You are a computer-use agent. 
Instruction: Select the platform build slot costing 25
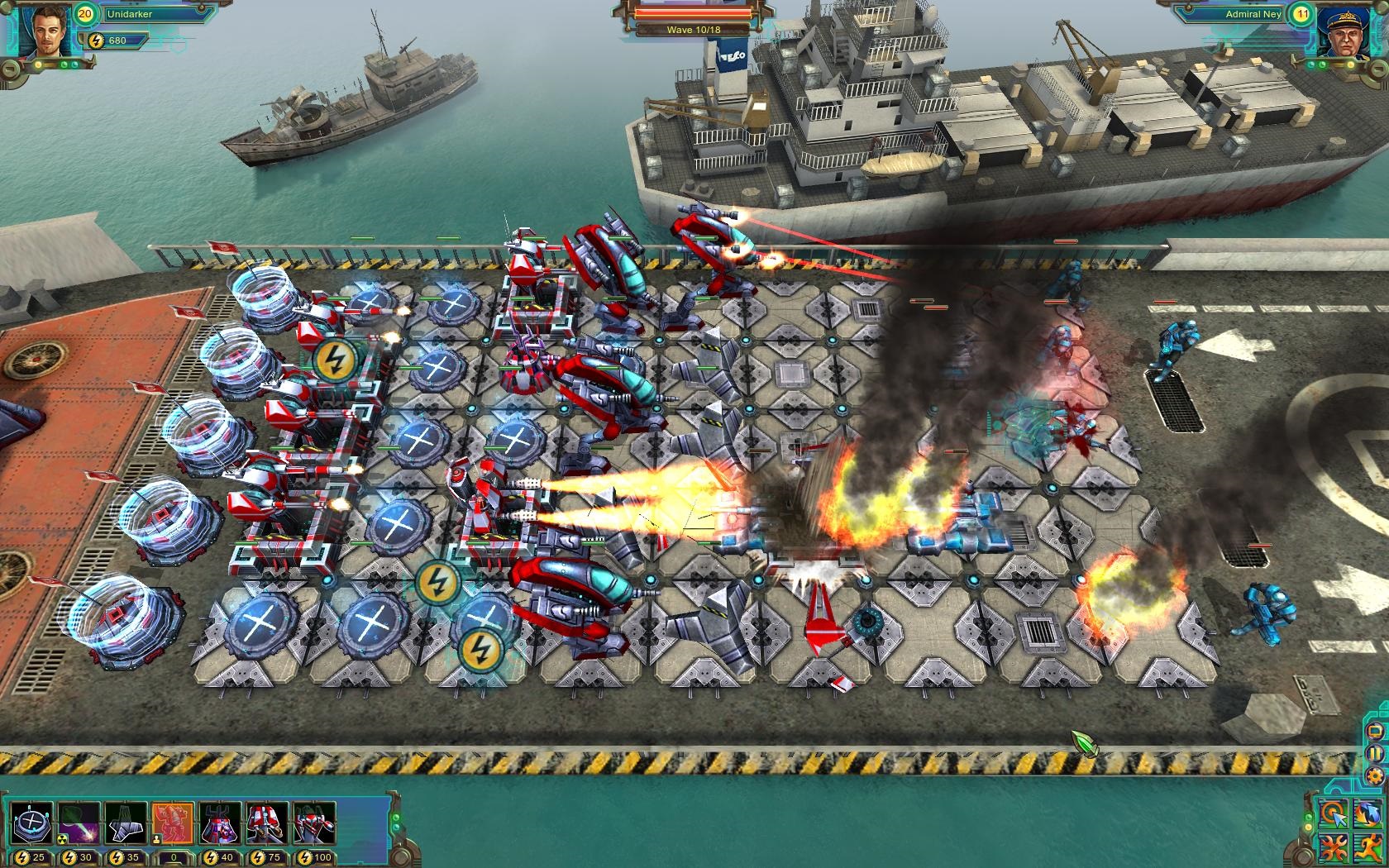(x=31, y=824)
